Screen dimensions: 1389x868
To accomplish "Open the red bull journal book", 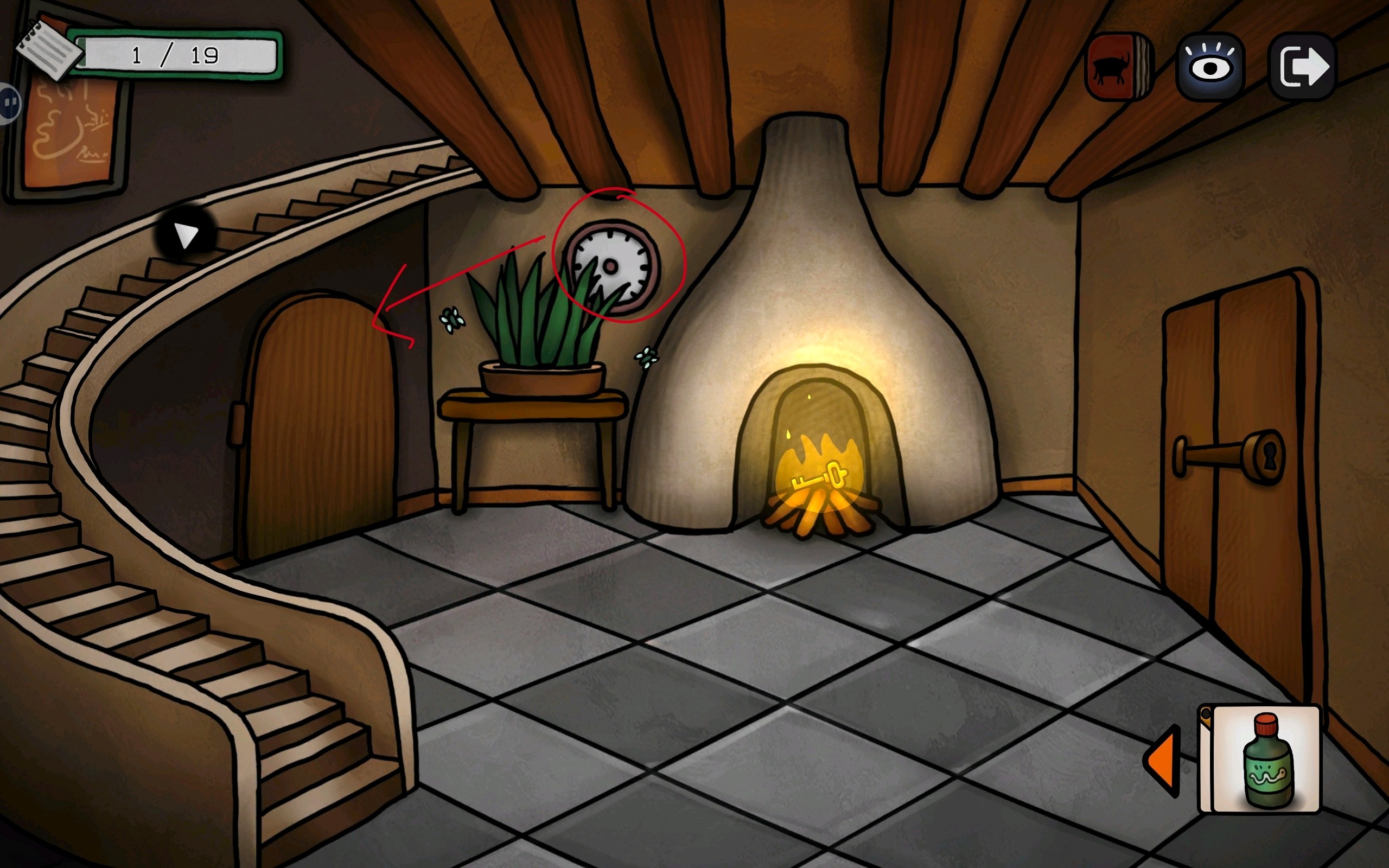I will 1118,68.
